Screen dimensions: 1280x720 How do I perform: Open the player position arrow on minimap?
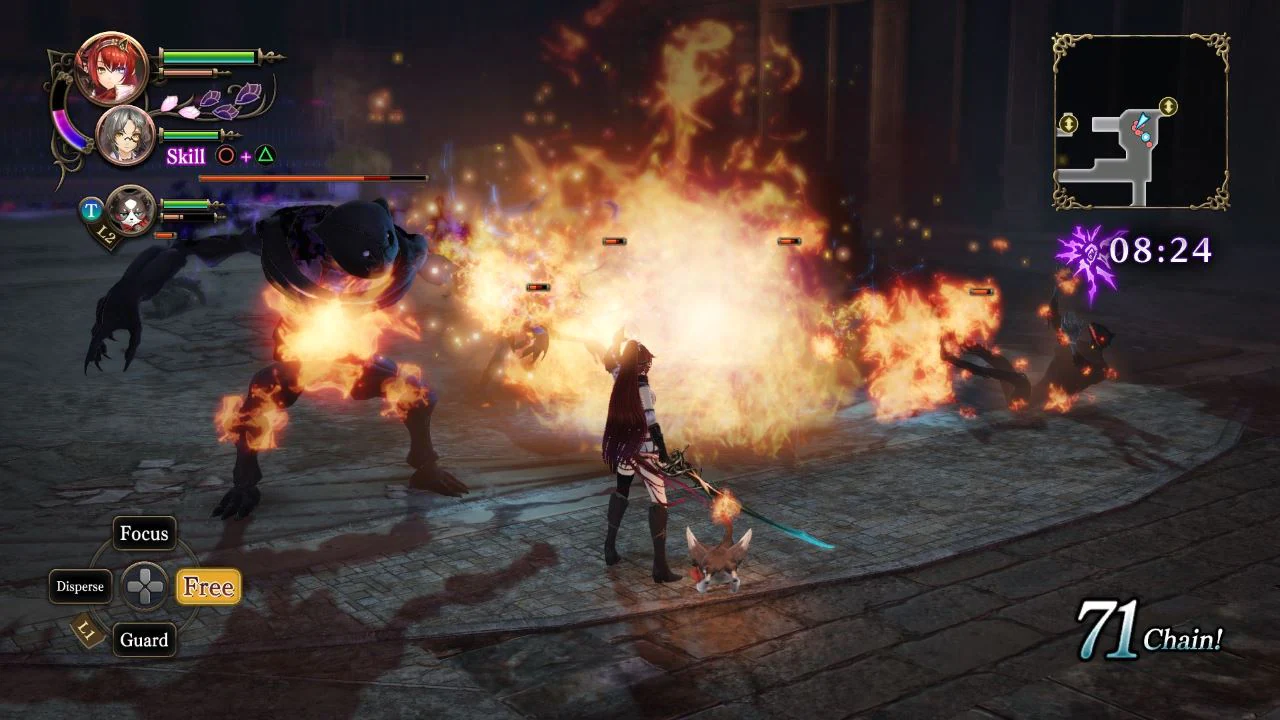pos(1144,121)
